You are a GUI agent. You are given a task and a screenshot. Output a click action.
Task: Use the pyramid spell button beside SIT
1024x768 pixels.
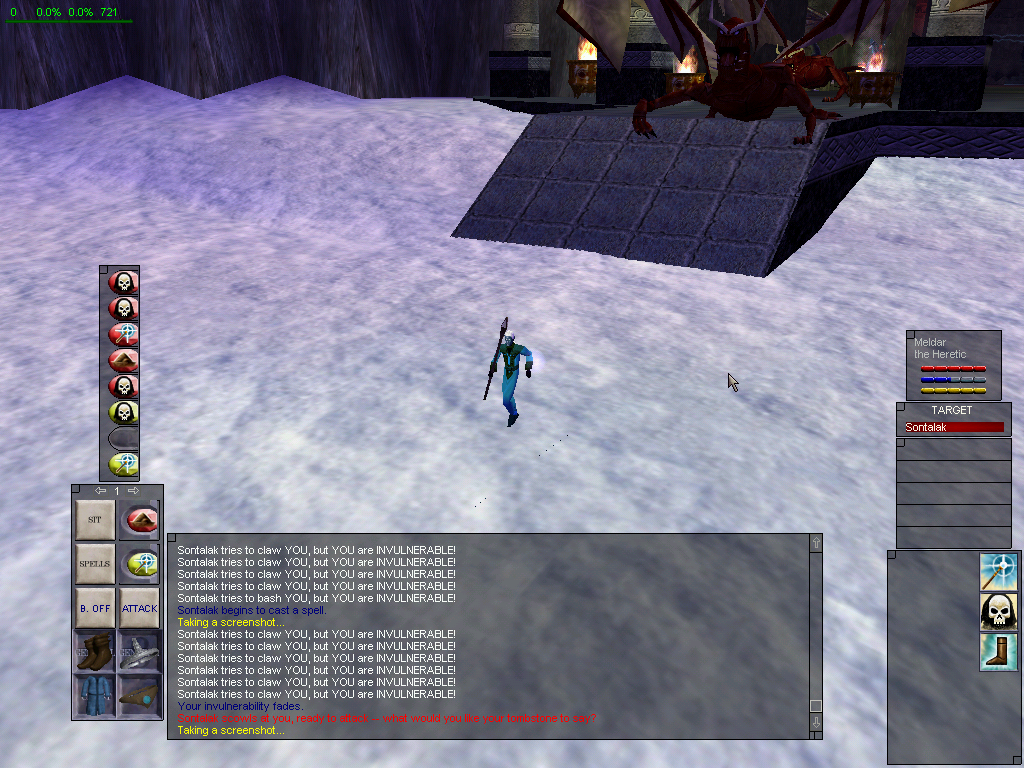pyautogui.click(x=139, y=520)
